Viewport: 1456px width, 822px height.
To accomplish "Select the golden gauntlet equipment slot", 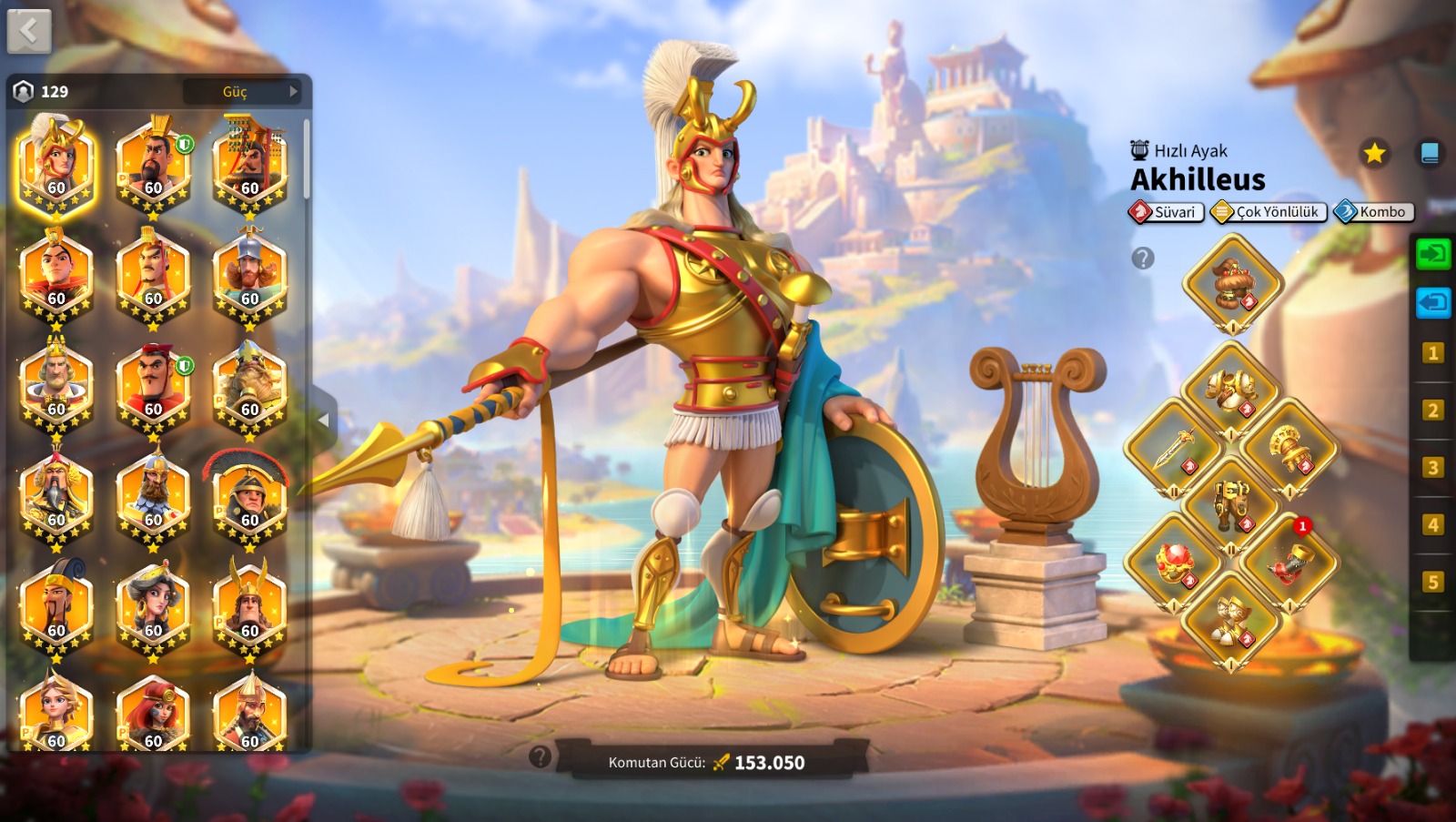I will [x=1290, y=448].
